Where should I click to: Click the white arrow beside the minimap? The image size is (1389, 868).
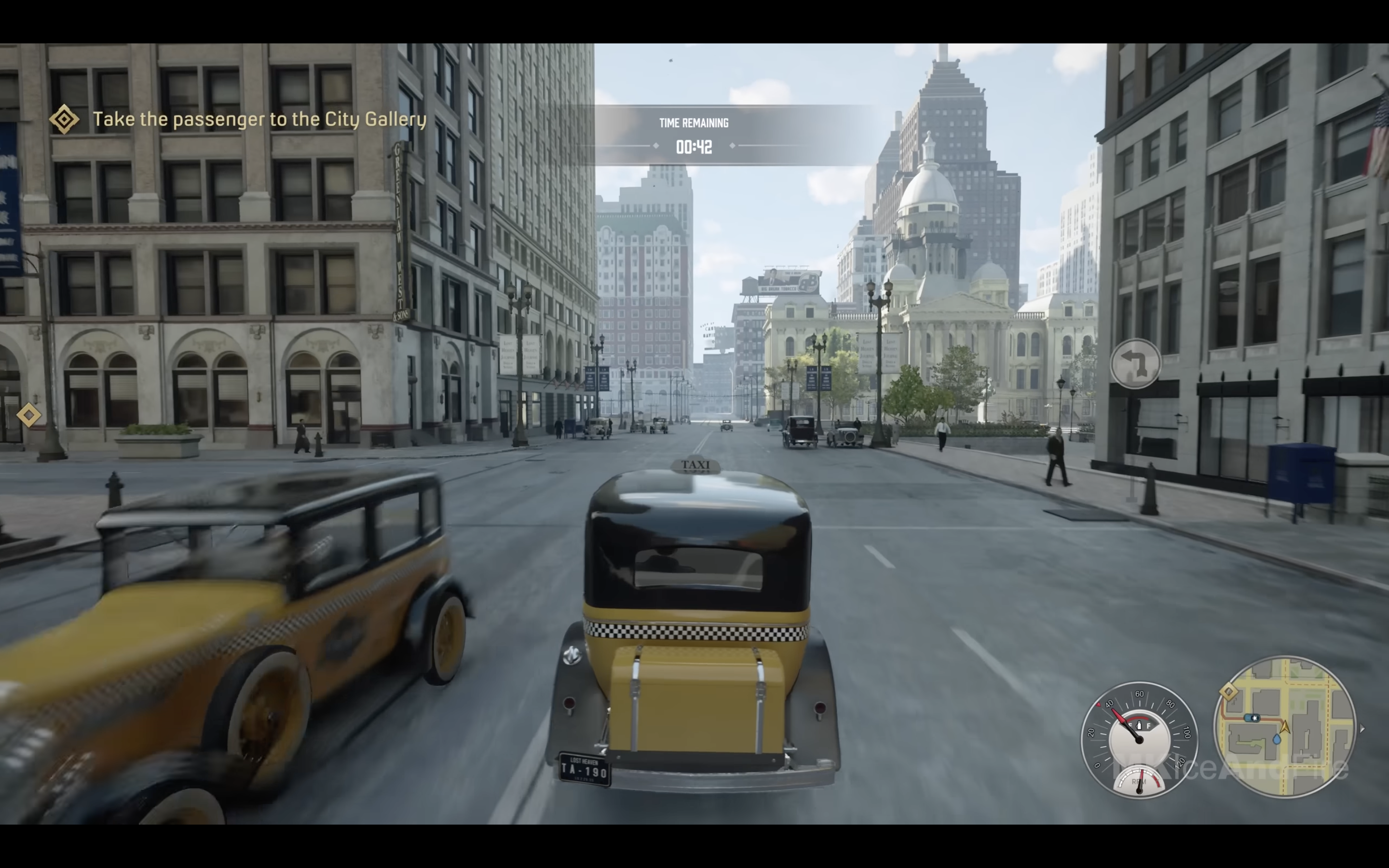(x=1362, y=729)
